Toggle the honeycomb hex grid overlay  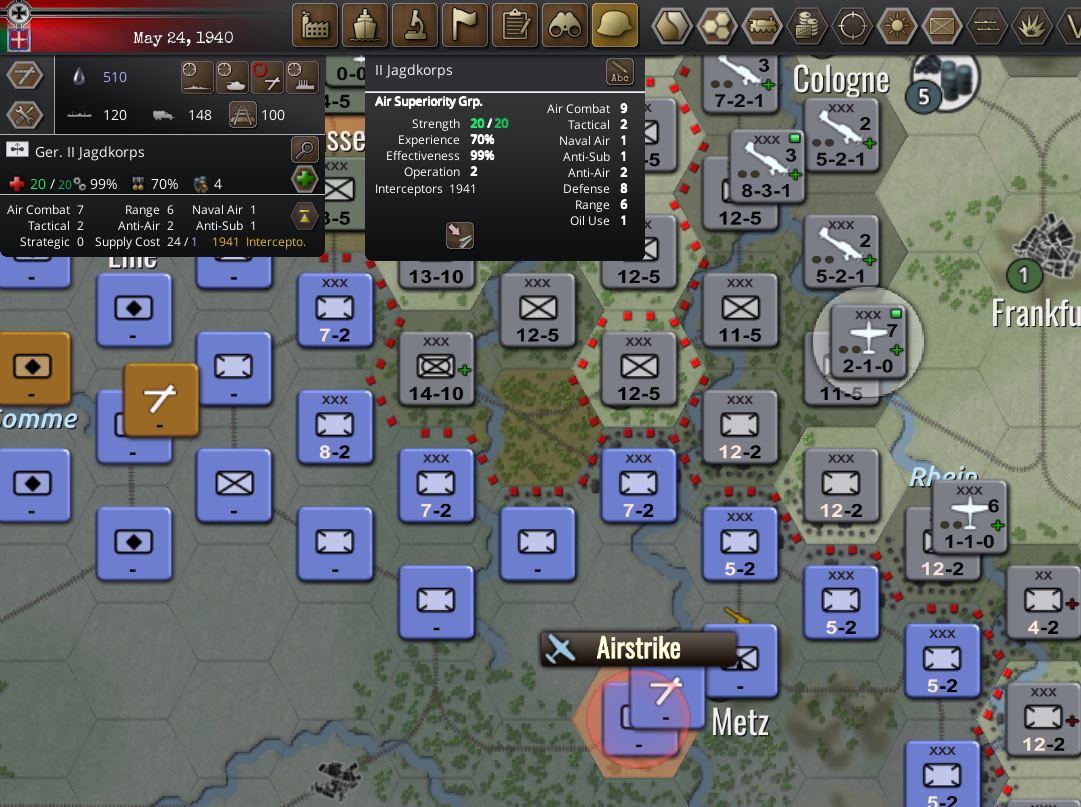[717, 25]
